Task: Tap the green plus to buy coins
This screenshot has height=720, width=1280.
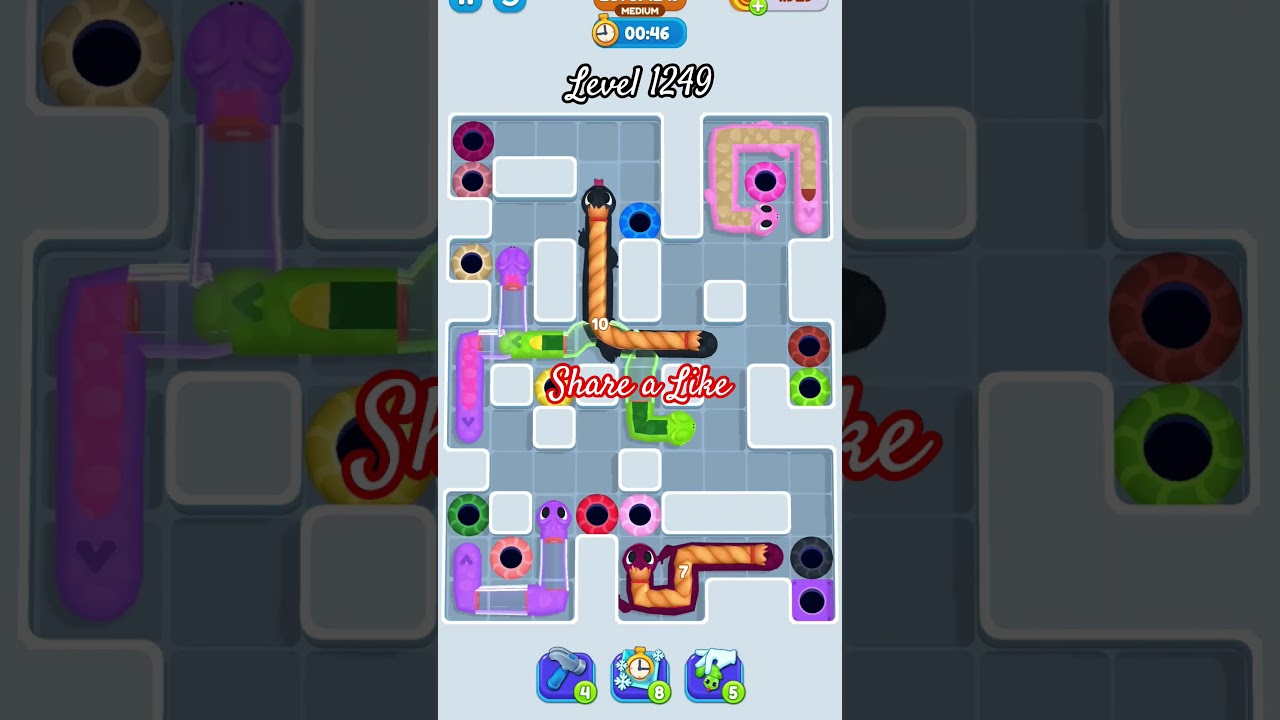Action: click(758, 5)
